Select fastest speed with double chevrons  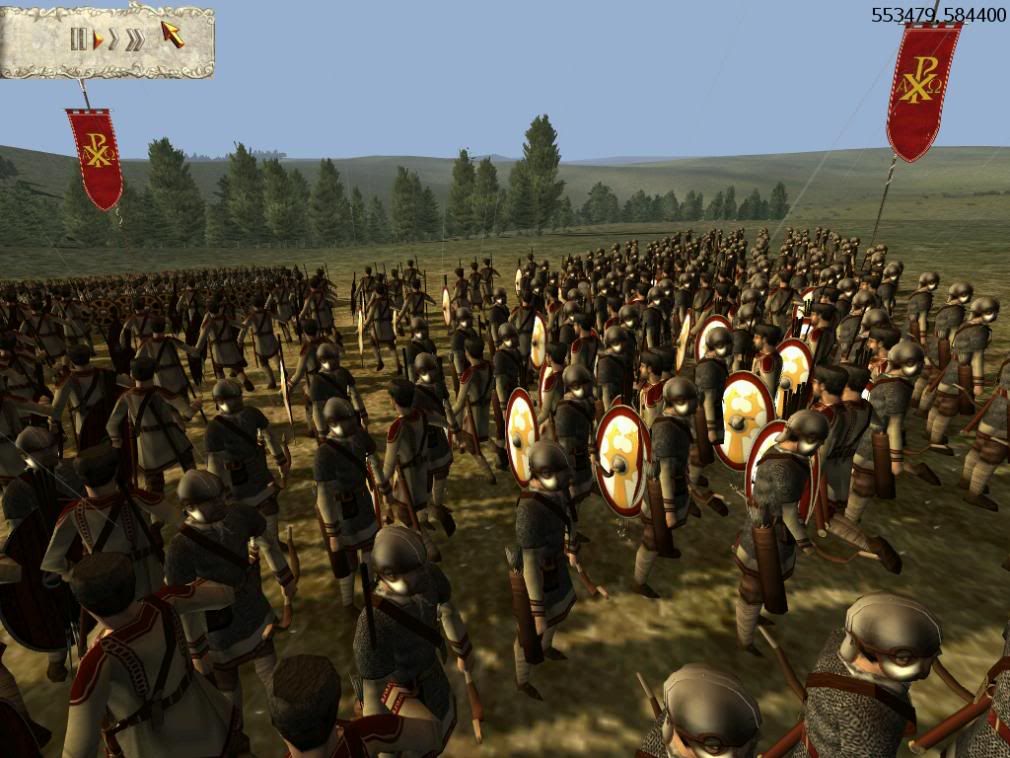point(135,40)
